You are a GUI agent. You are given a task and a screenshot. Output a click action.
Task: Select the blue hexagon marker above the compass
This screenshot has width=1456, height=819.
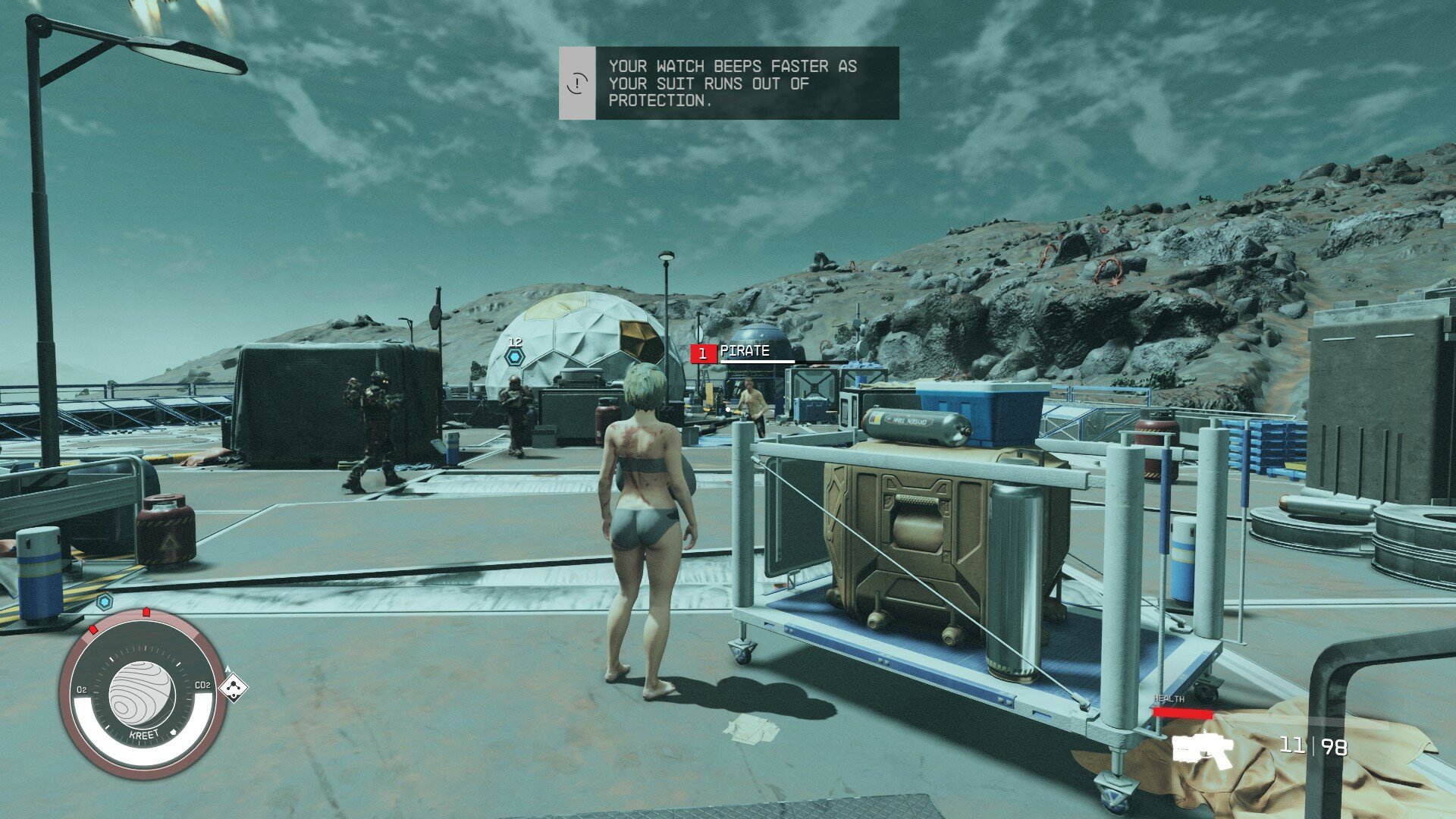pyautogui.click(x=105, y=602)
